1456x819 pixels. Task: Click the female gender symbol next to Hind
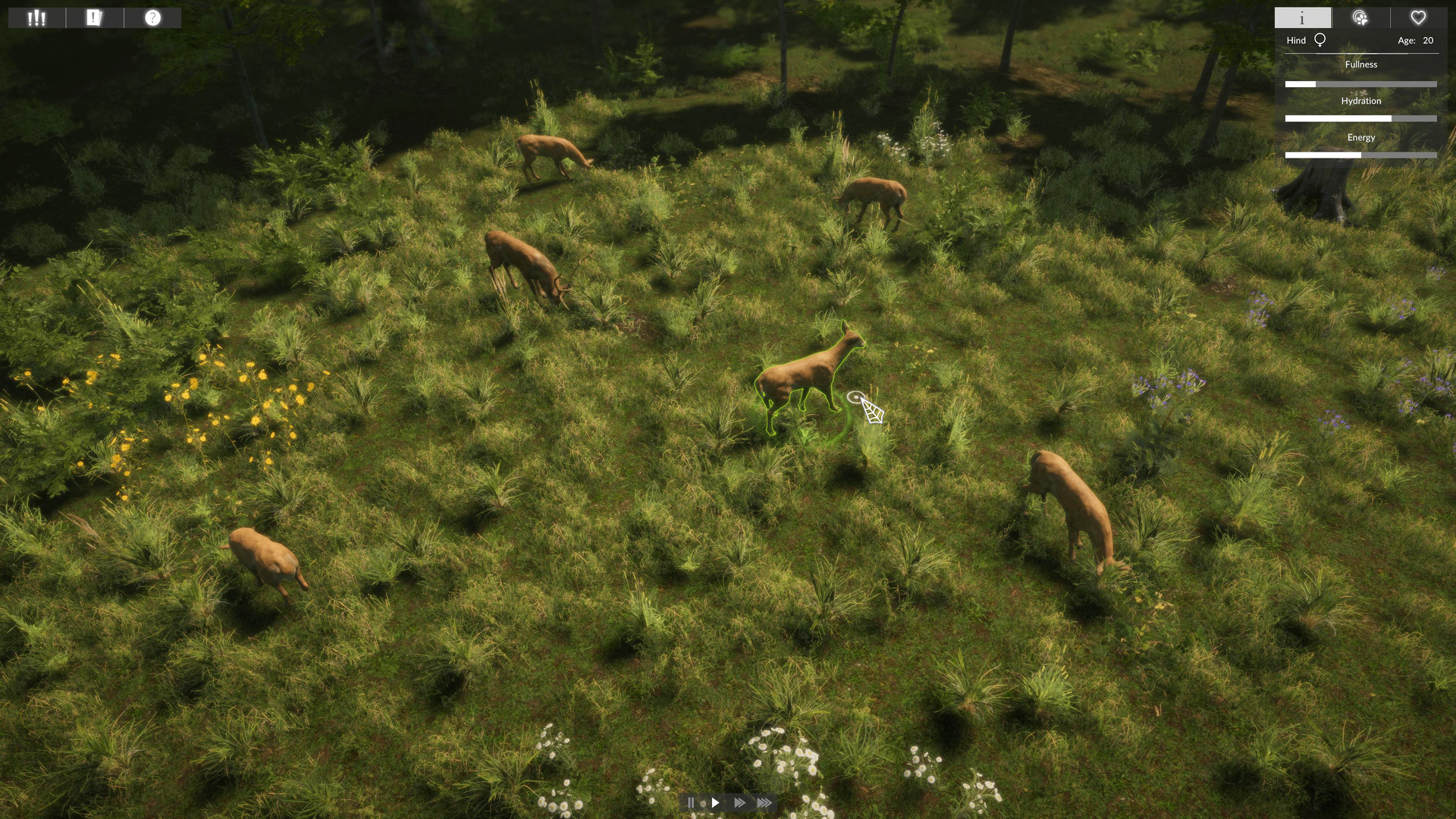point(1318,39)
